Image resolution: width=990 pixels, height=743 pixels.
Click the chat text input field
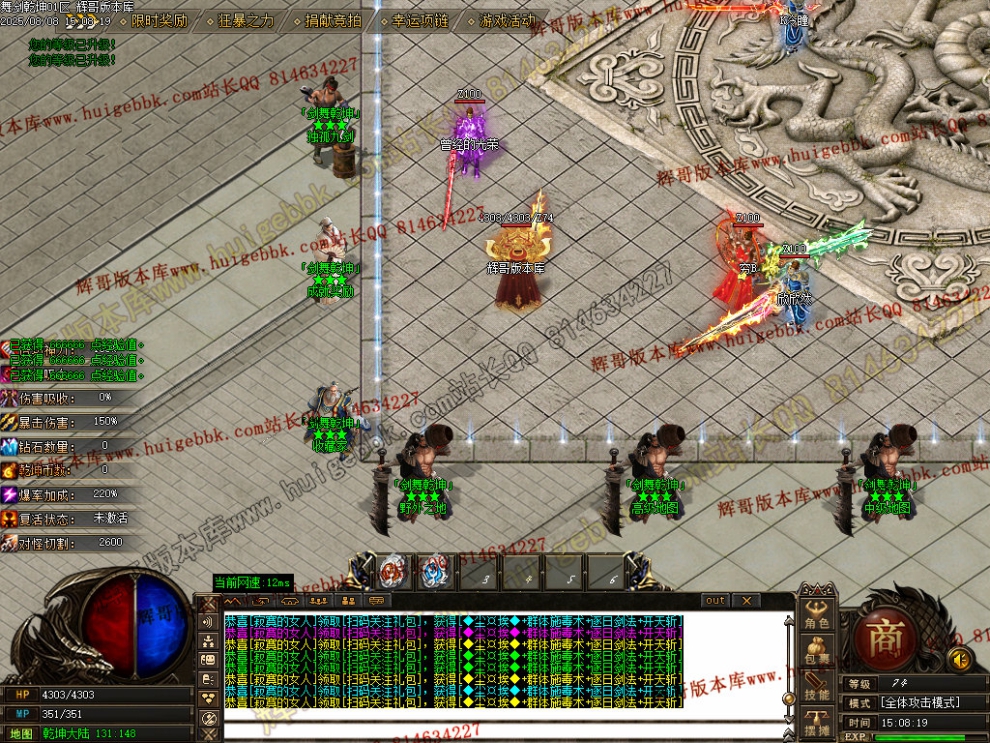500,729
